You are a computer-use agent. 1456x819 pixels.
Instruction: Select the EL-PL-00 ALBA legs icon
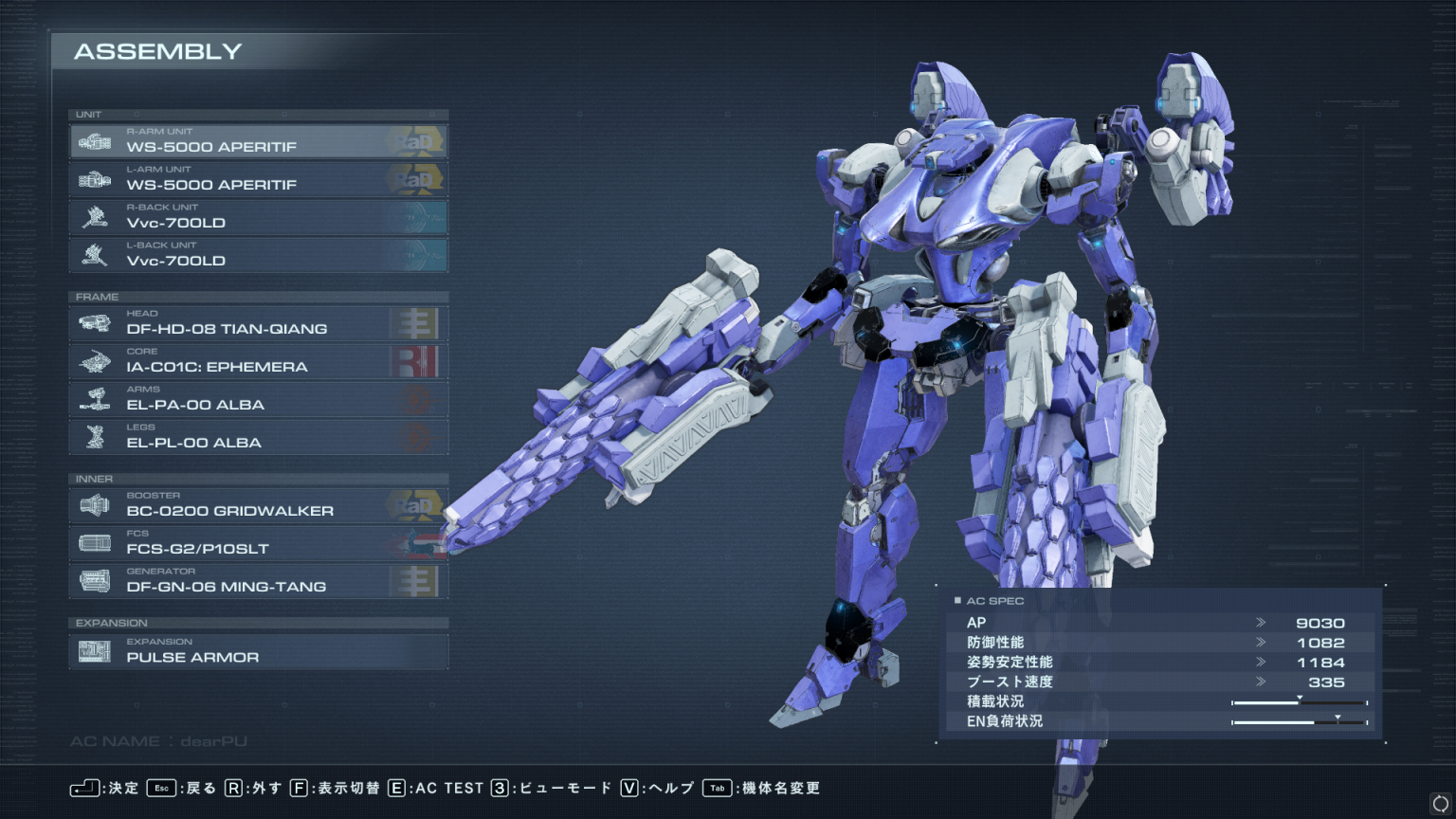click(95, 436)
